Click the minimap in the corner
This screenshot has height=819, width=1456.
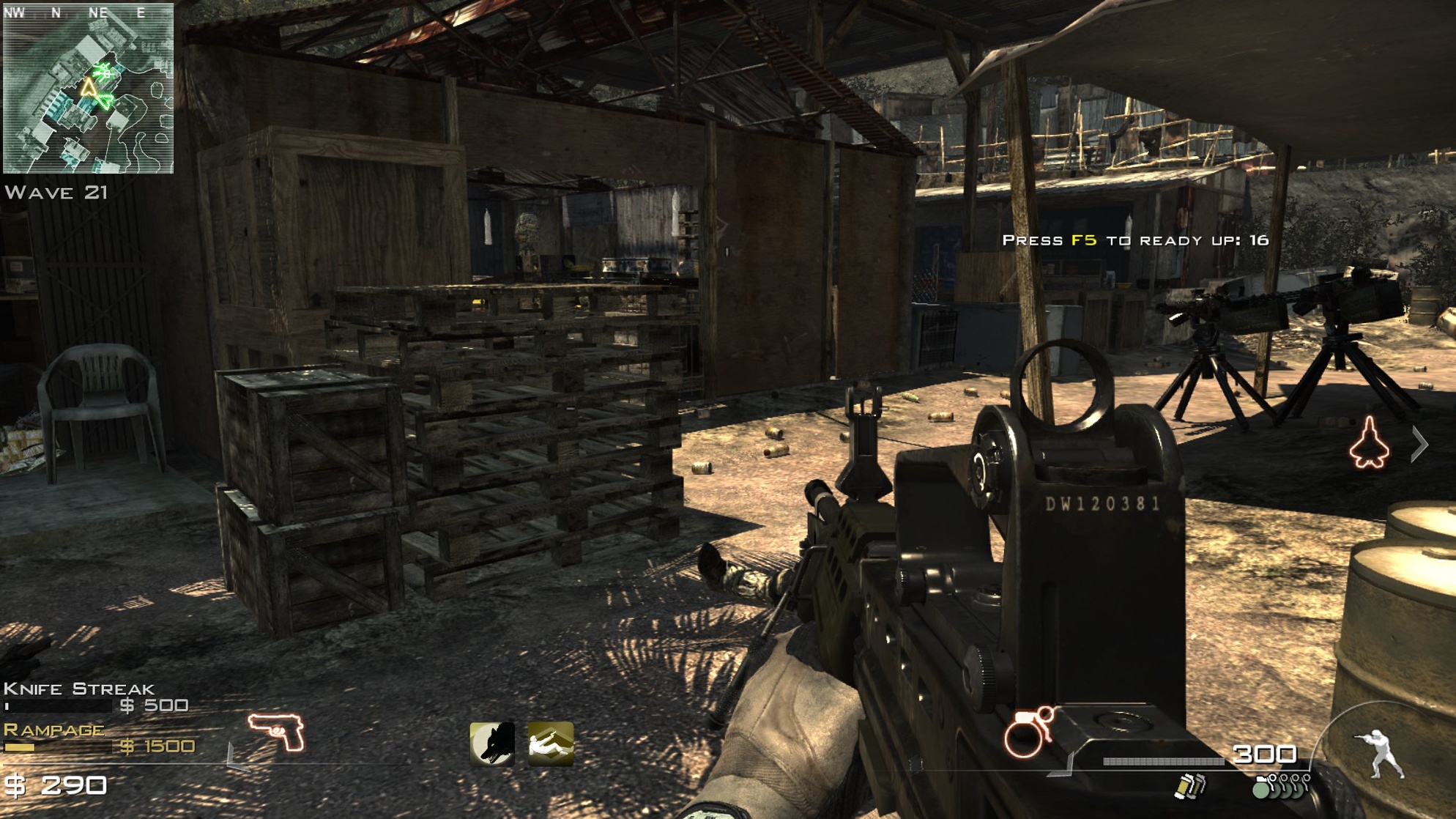click(88, 89)
